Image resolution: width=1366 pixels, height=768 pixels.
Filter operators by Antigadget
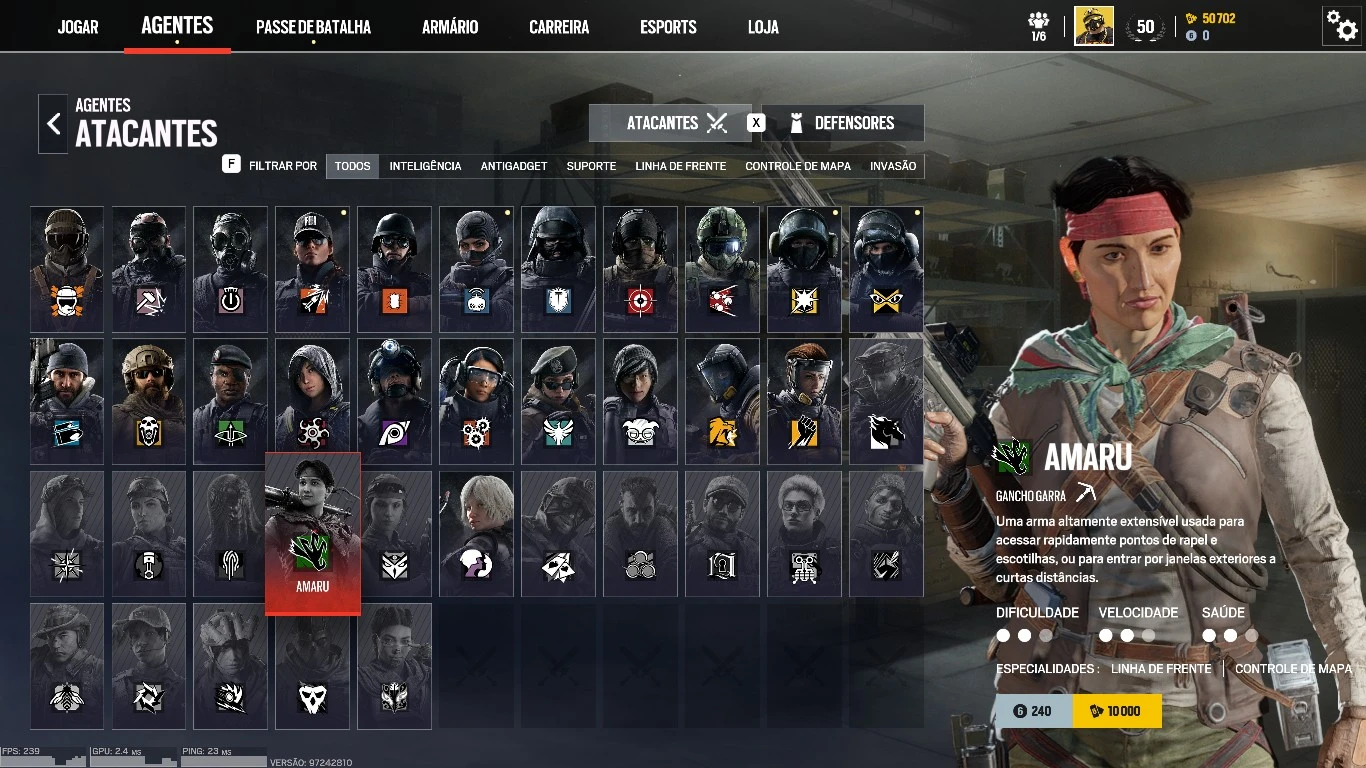[514, 166]
